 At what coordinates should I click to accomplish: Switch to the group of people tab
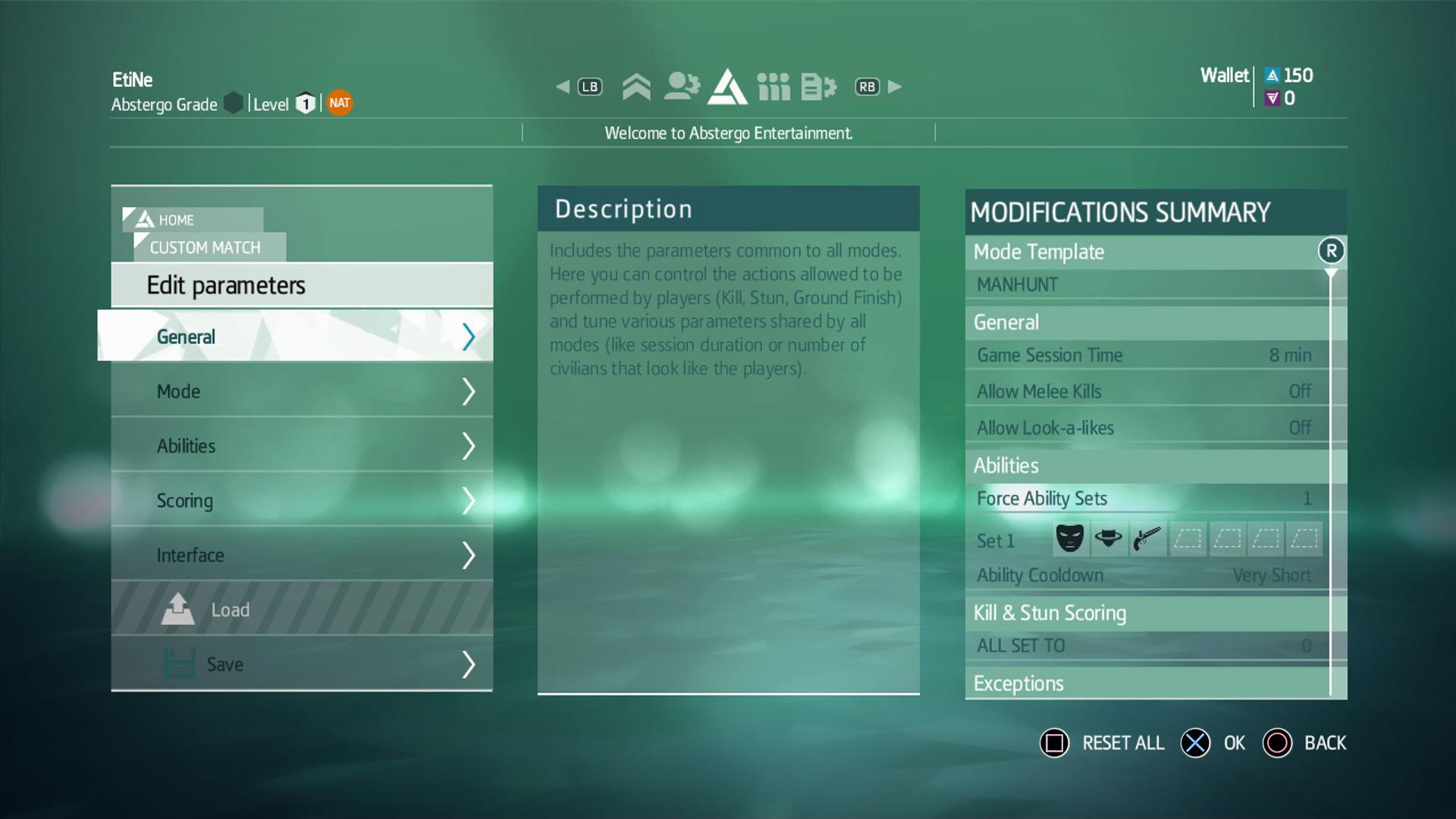click(x=773, y=86)
